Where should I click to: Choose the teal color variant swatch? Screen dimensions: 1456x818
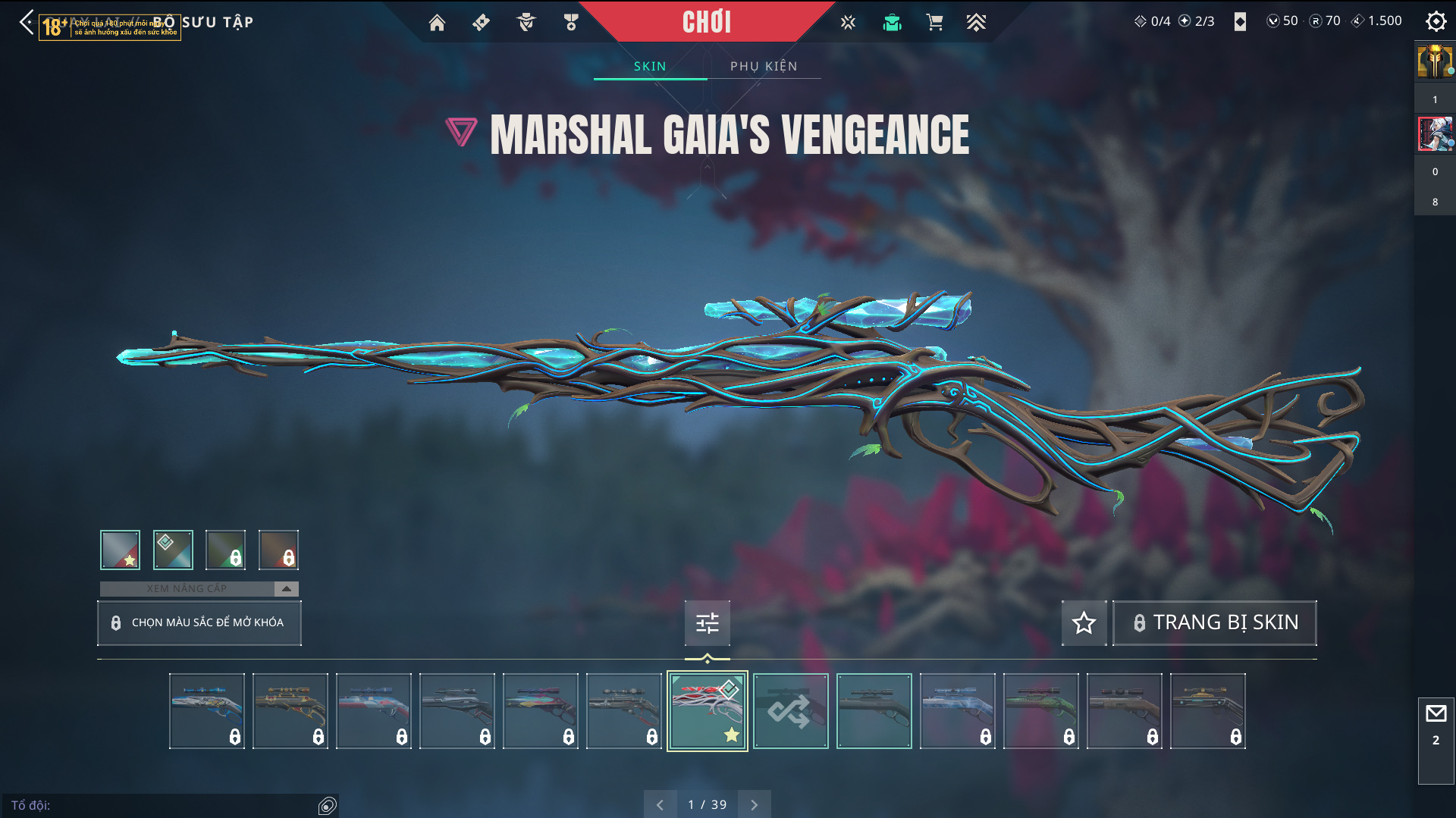point(173,550)
